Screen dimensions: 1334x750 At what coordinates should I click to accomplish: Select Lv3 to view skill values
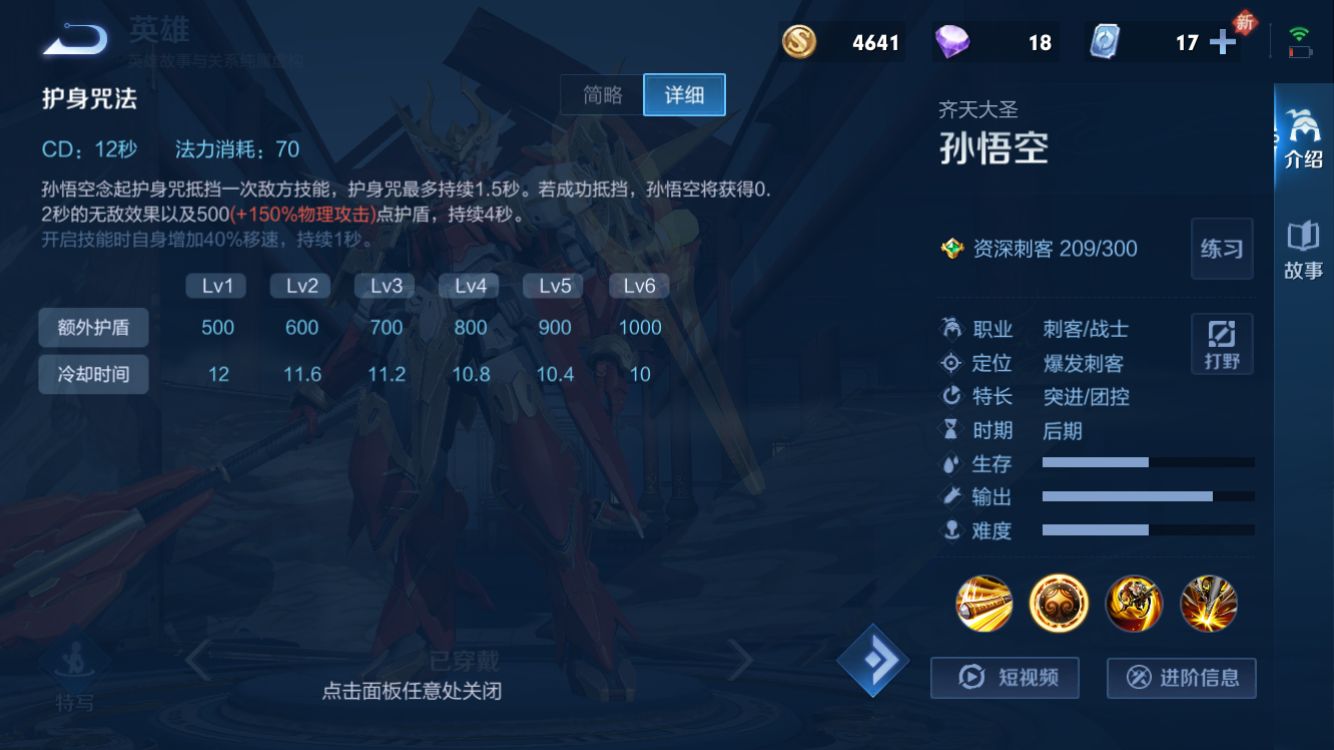(384, 286)
